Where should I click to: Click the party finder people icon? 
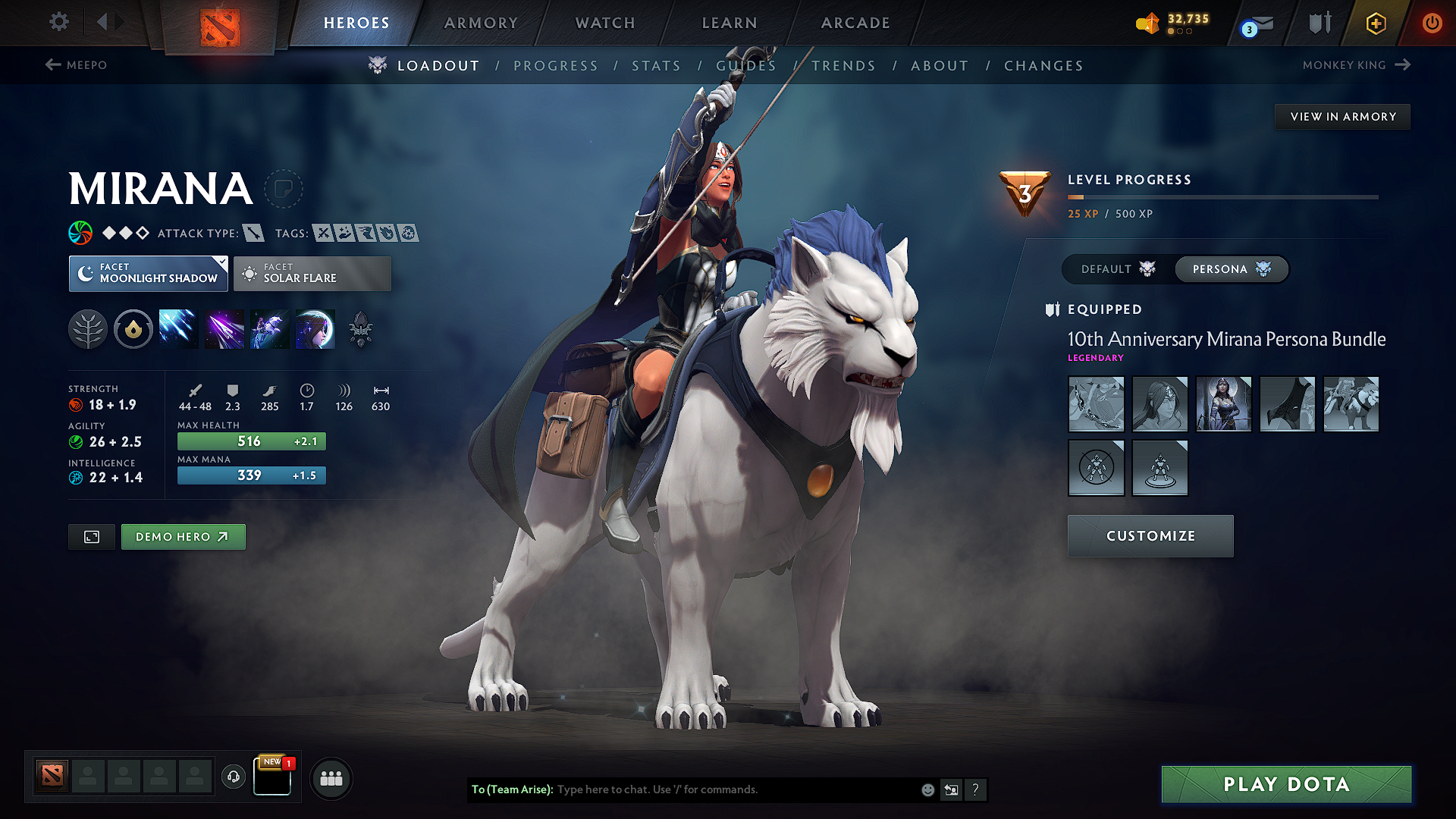pyautogui.click(x=331, y=779)
